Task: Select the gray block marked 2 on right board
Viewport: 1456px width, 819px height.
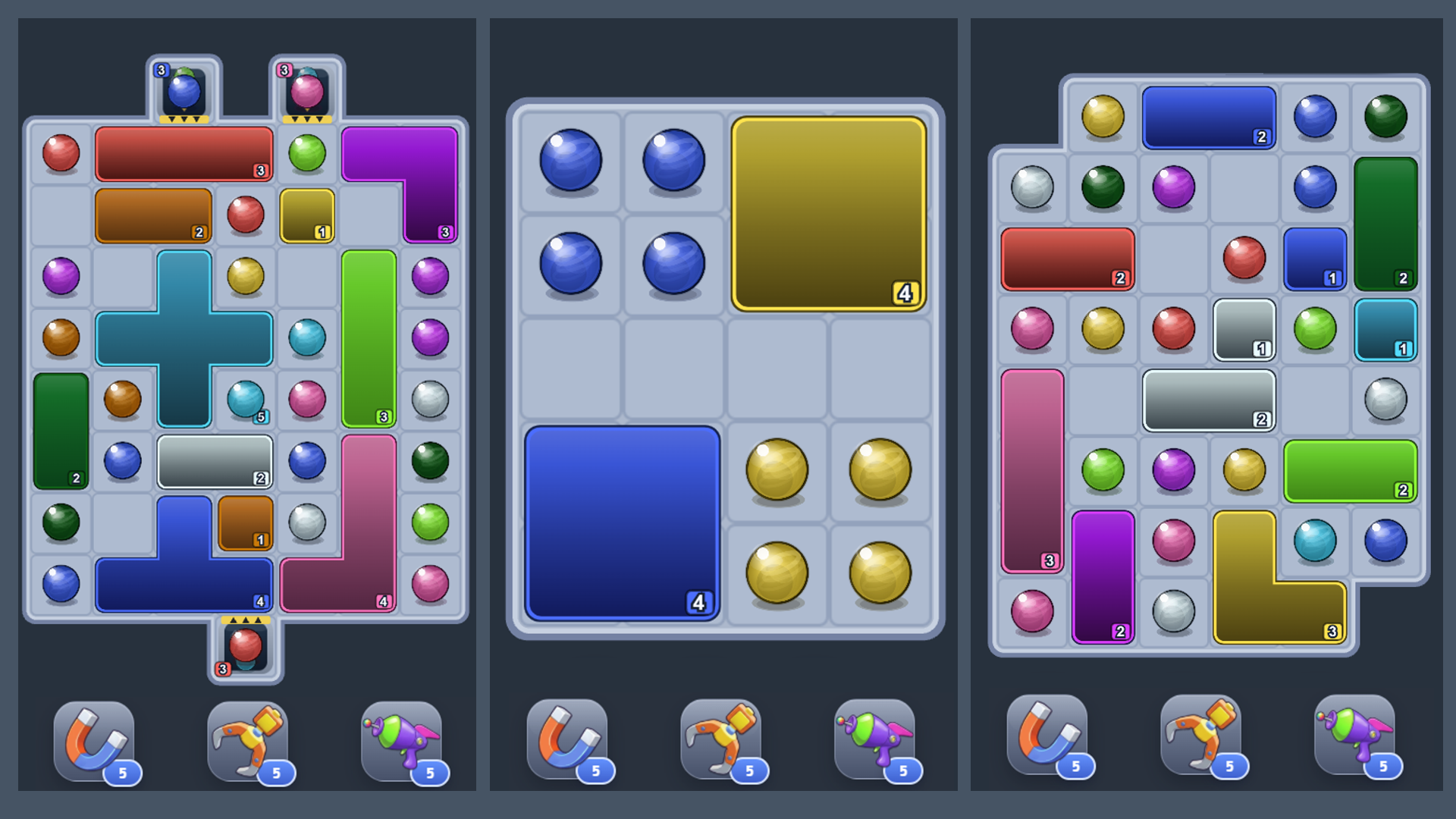Action: coord(1209,400)
